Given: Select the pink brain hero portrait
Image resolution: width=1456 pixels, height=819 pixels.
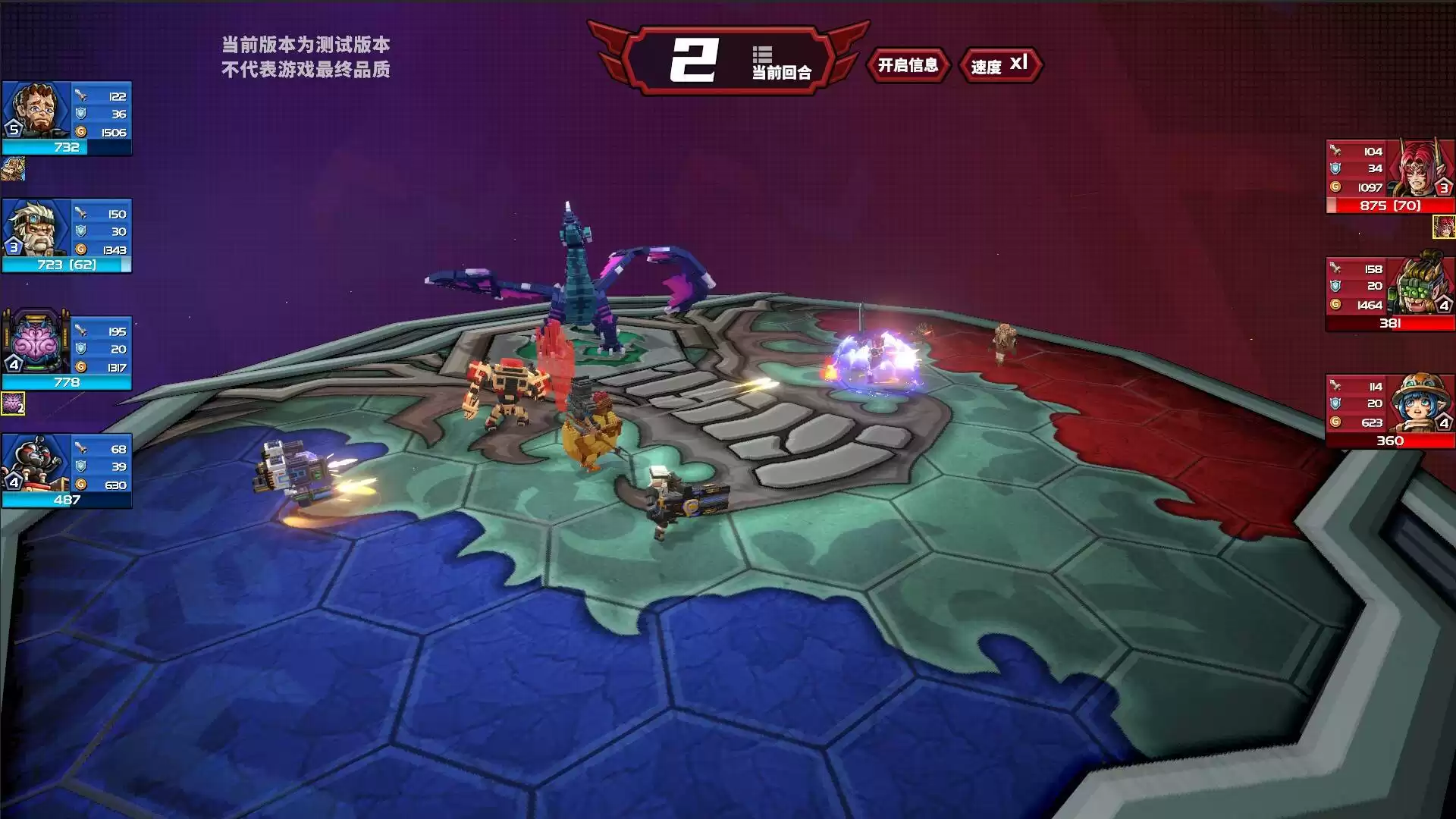Looking at the screenshot, I should tap(36, 345).
